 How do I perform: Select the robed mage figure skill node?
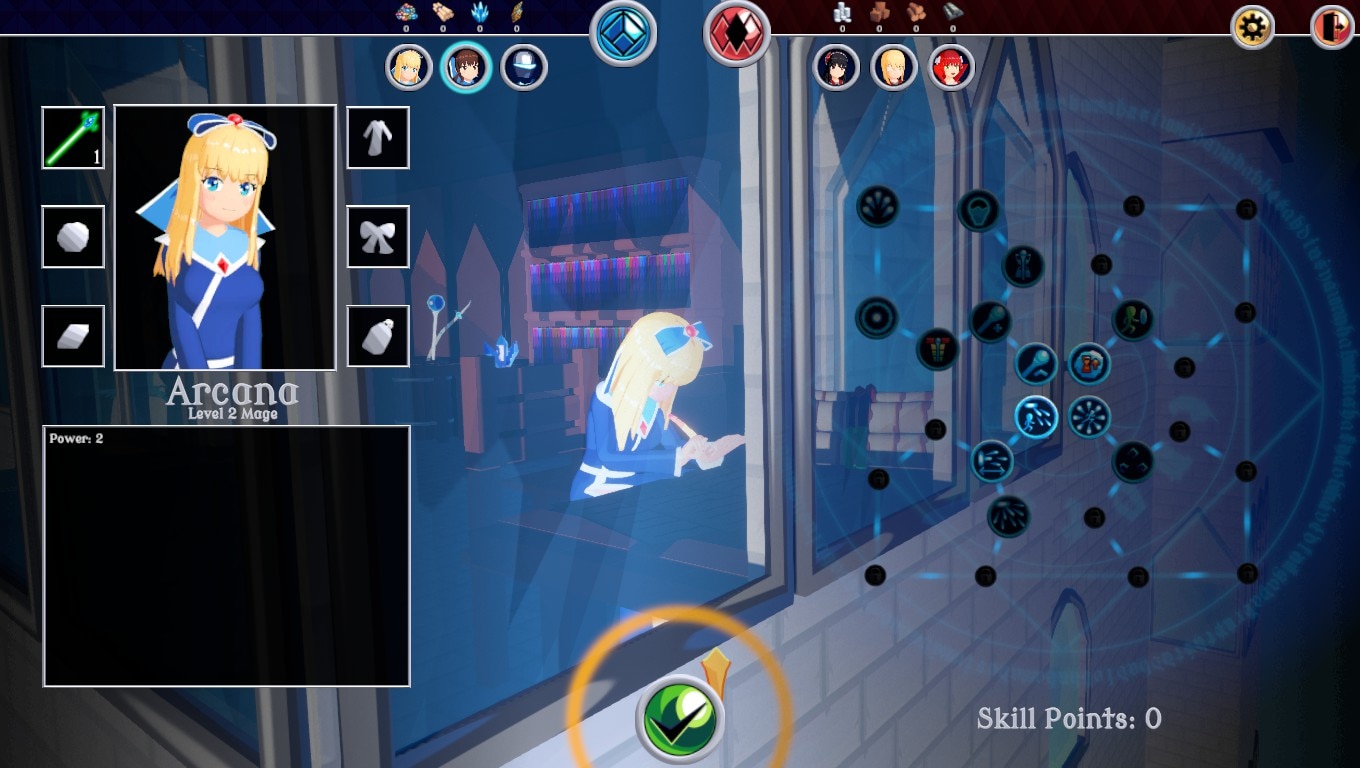(1023, 266)
